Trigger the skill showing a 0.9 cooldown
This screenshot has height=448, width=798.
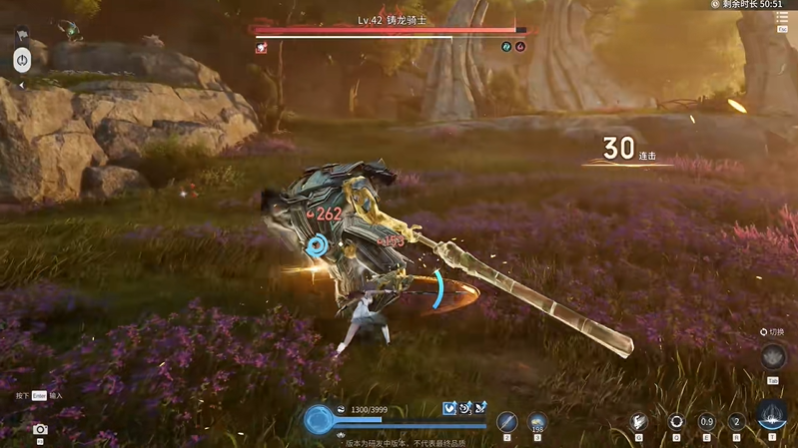coord(707,421)
